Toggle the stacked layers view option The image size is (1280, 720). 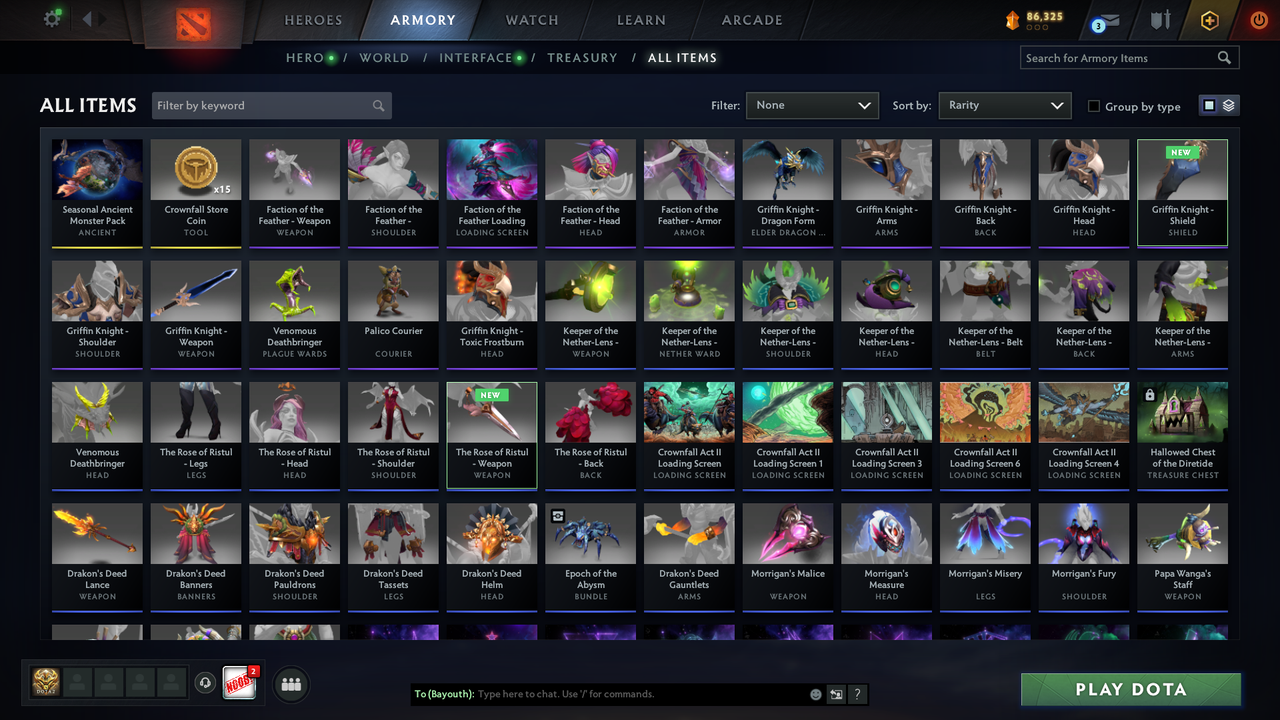click(x=1227, y=105)
